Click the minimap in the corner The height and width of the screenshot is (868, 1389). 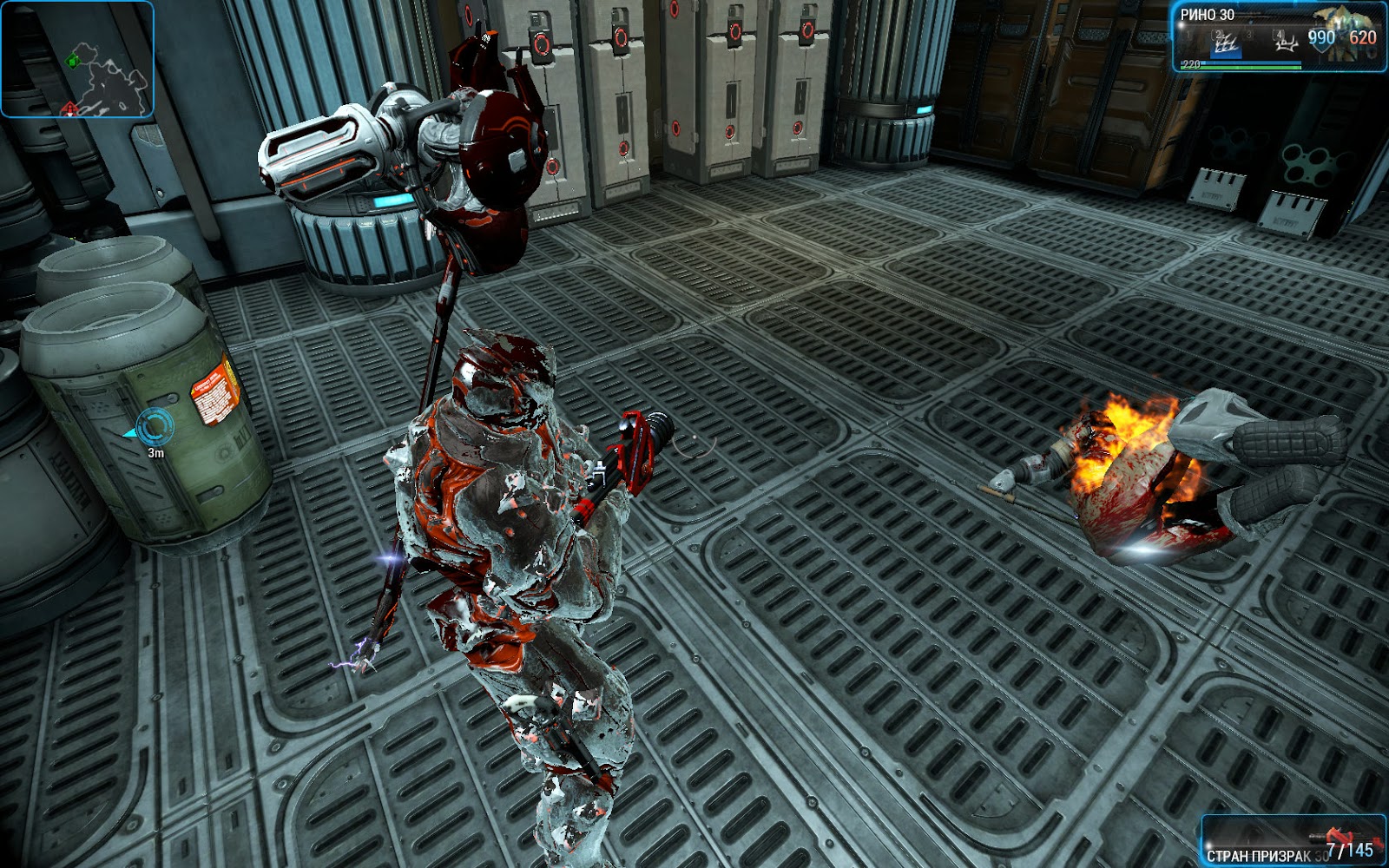[78, 59]
